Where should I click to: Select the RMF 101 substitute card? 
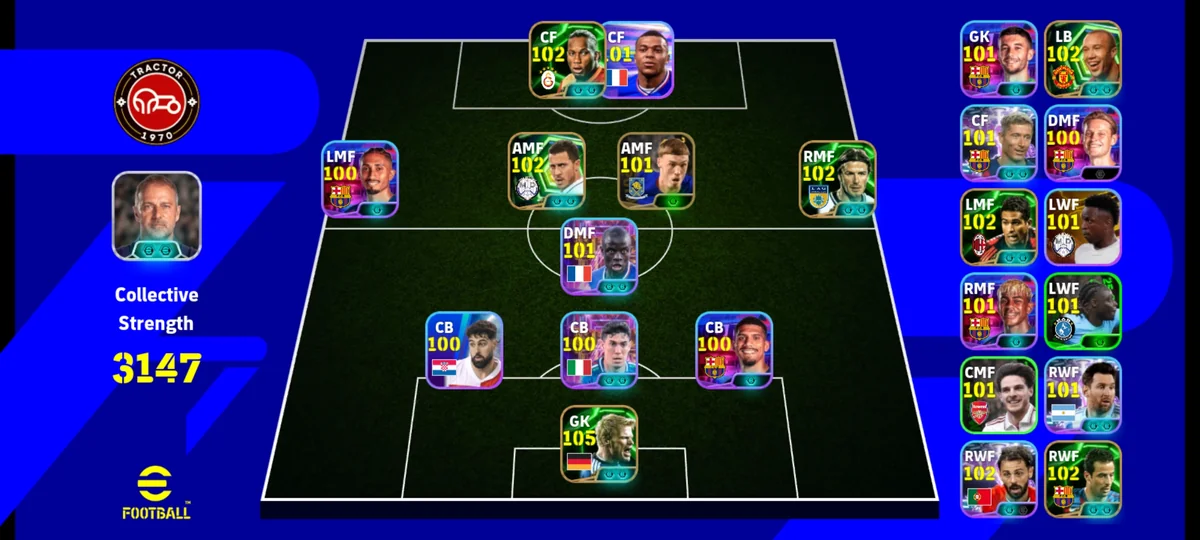[999, 311]
